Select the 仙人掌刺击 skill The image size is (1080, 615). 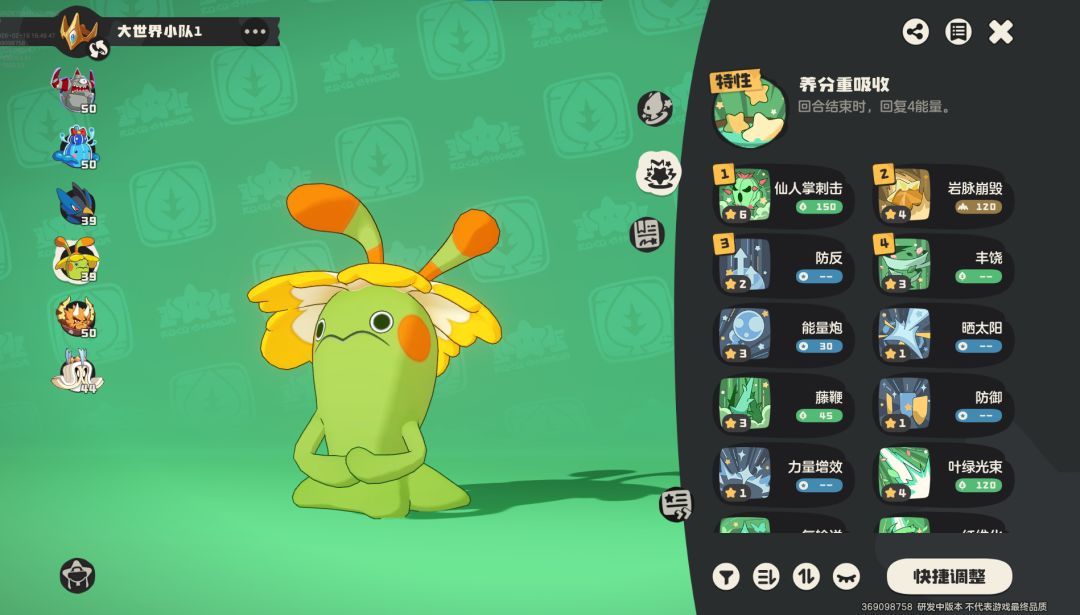783,196
